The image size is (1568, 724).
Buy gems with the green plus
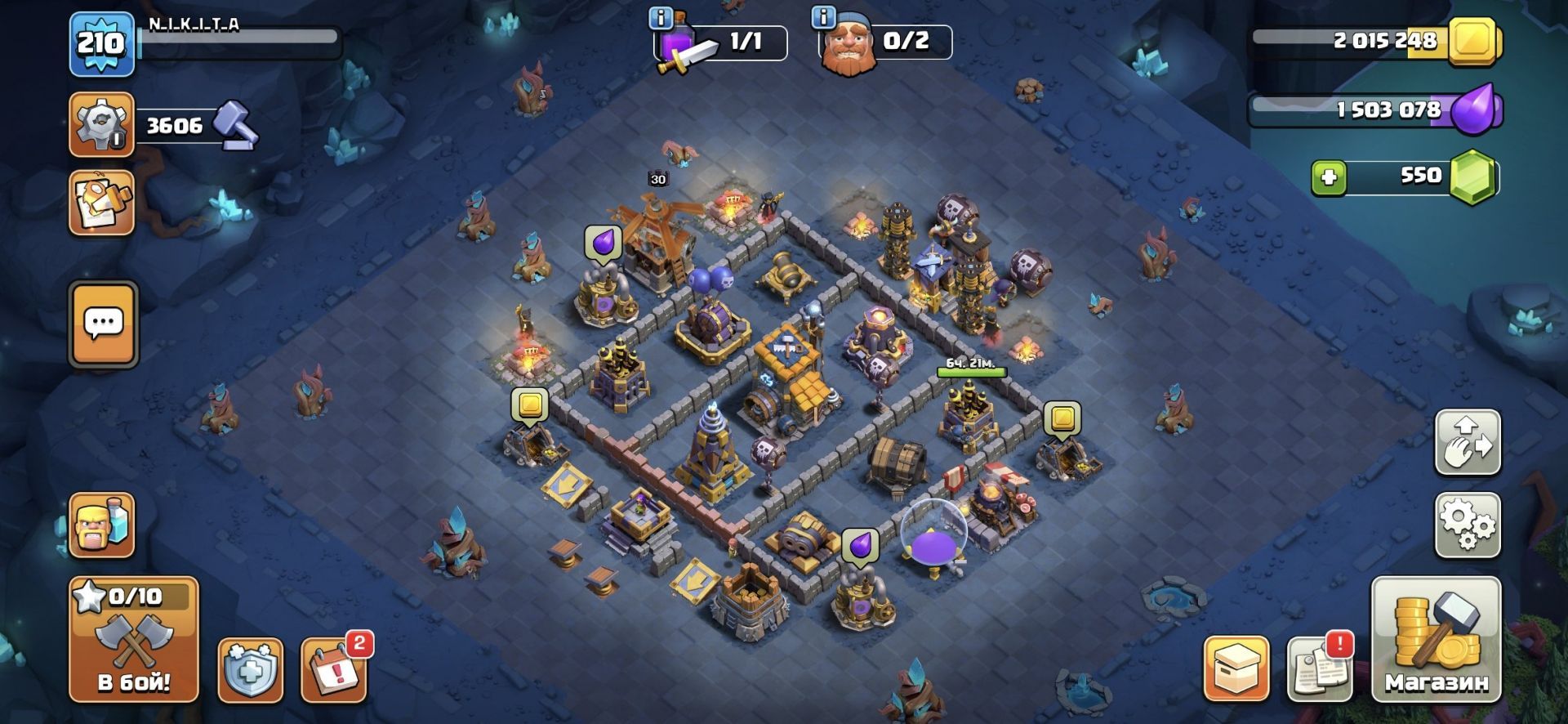click(1329, 177)
